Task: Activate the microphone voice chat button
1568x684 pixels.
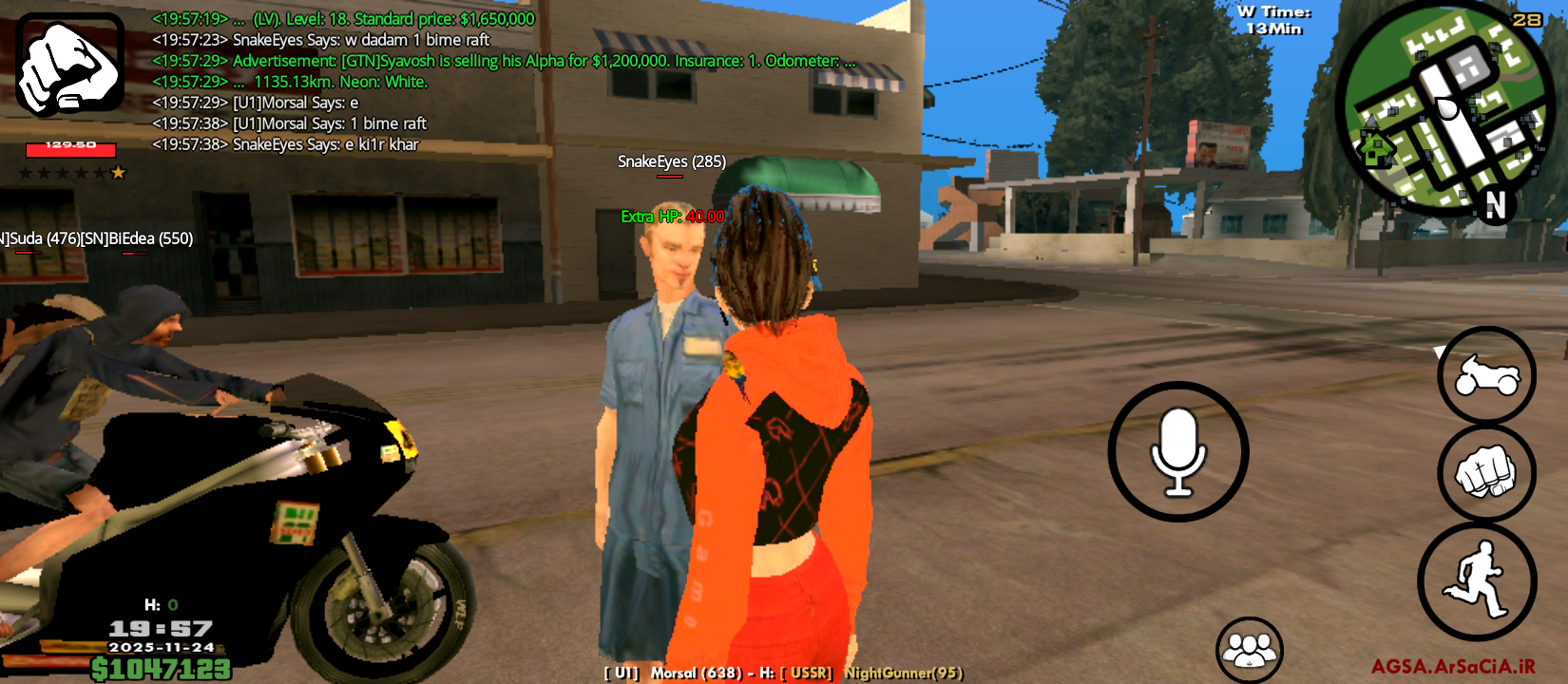Action: pyautogui.click(x=1178, y=452)
